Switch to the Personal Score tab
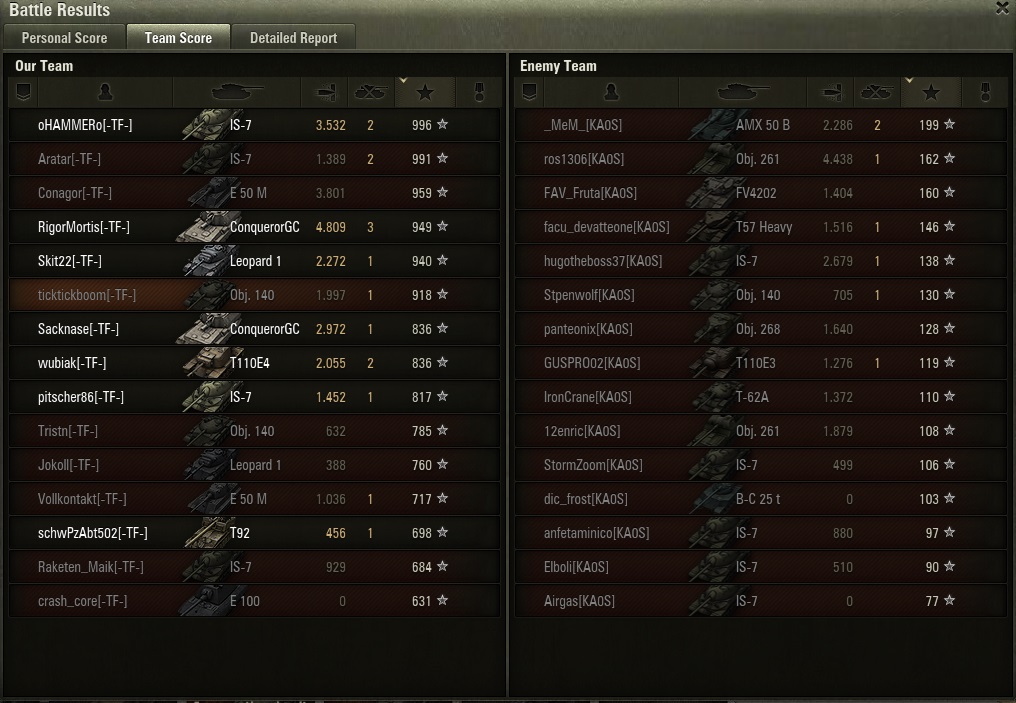Viewport: 1016px width, 703px height. (x=64, y=38)
